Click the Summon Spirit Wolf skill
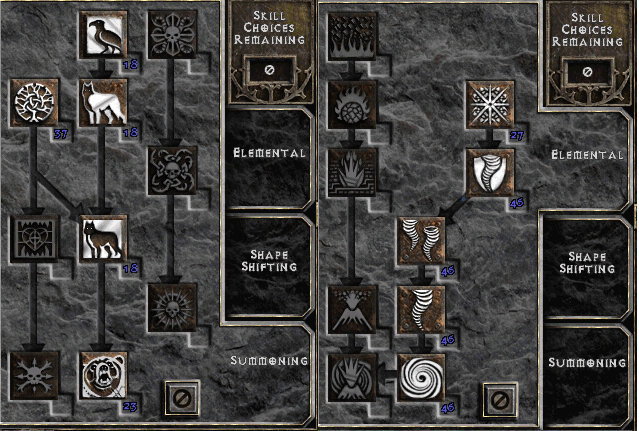This screenshot has width=639, height=431. (x=102, y=101)
